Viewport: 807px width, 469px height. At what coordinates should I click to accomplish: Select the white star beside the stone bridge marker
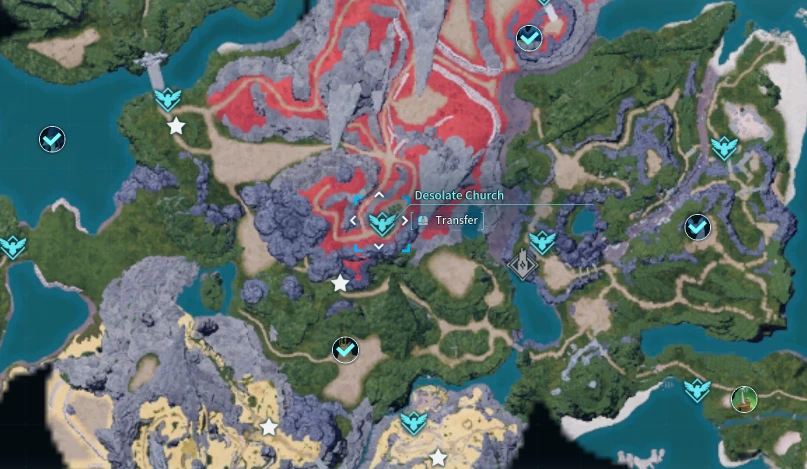coord(176,125)
